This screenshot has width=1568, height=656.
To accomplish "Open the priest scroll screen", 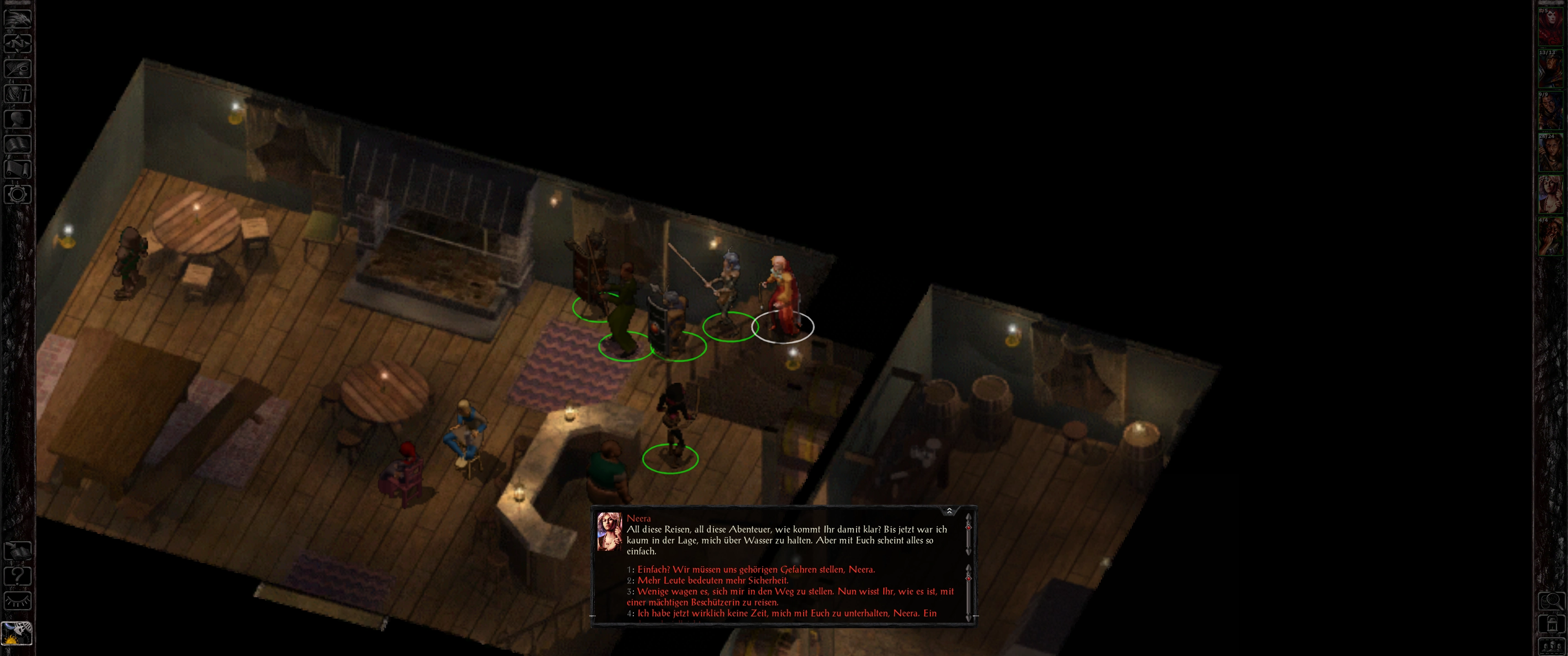I will point(18,169).
